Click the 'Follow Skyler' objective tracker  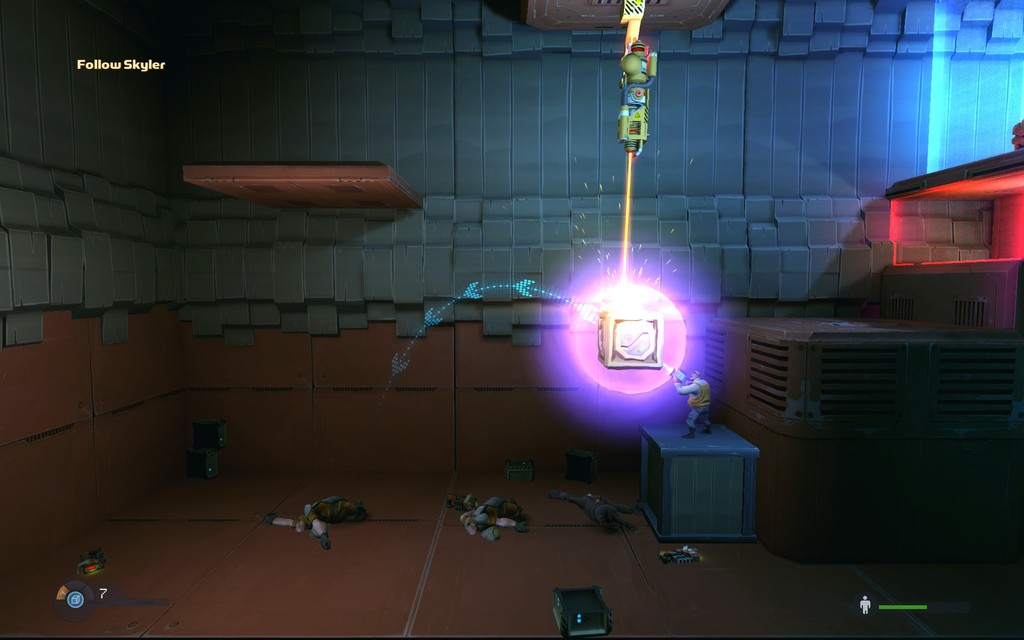[x=121, y=65]
